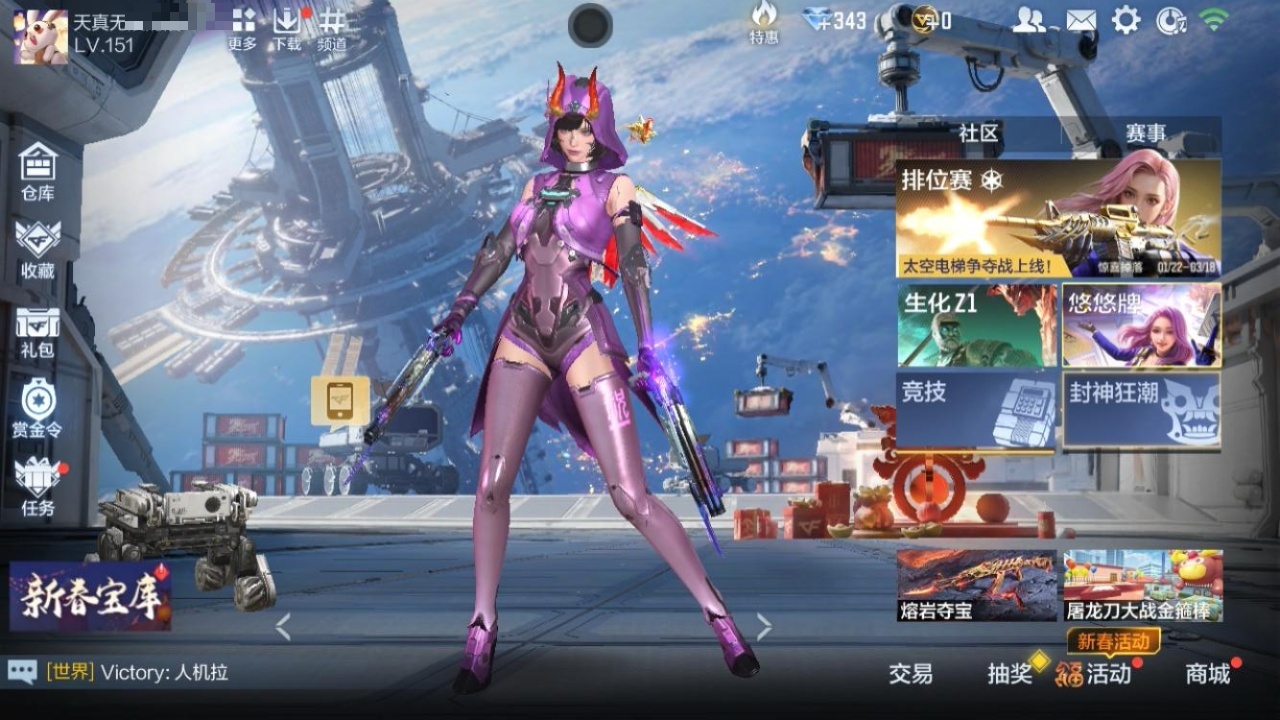Open the 商城 shop
Viewport: 1280px width, 720px height.
click(1207, 674)
